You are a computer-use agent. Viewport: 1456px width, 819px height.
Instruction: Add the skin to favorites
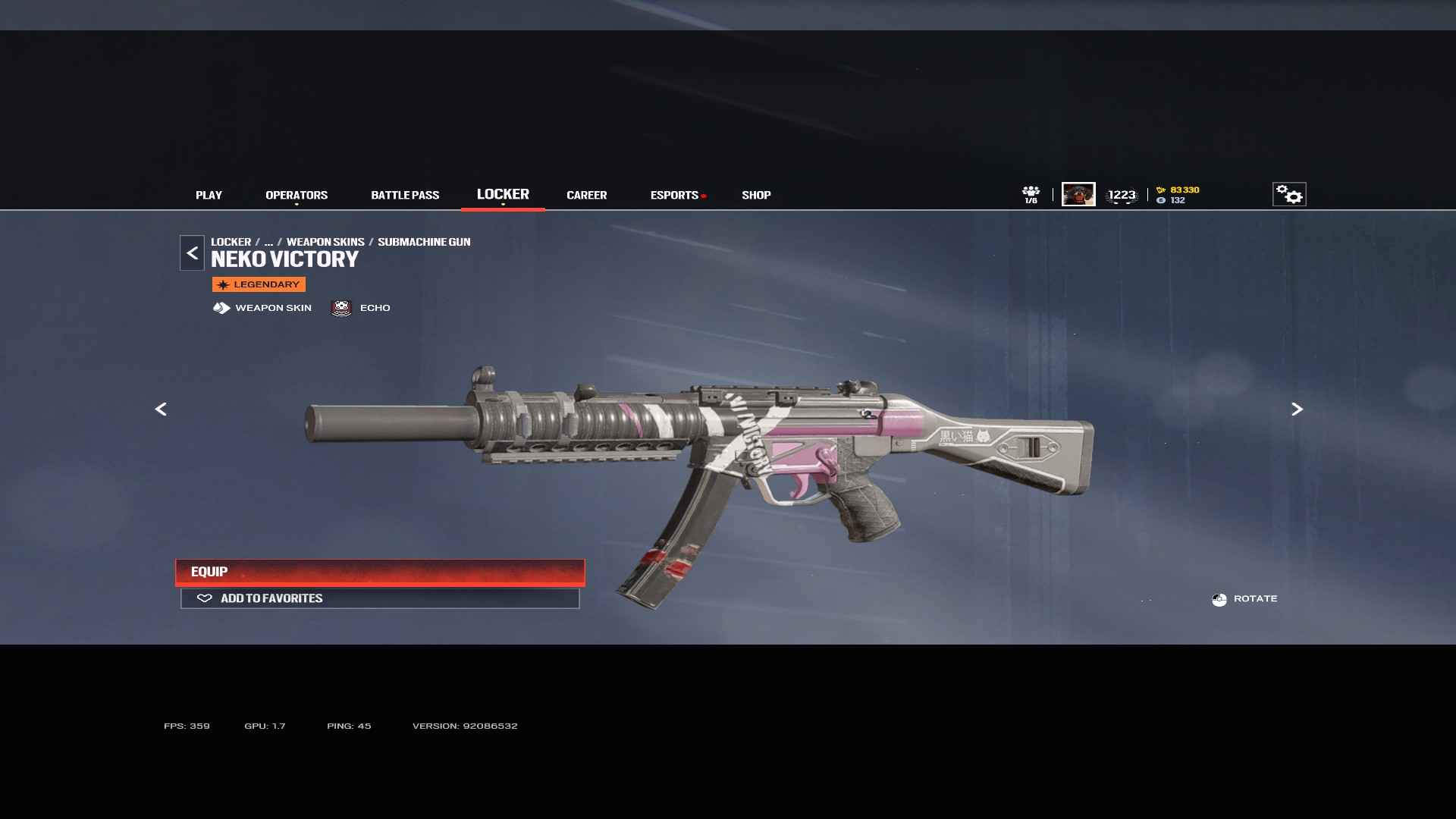point(380,598)
